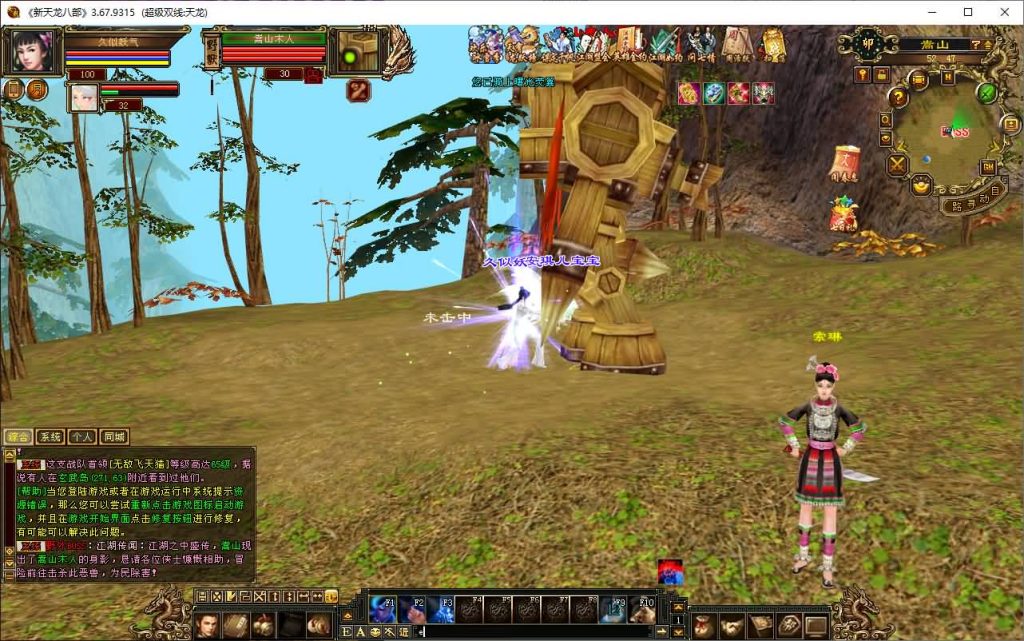This screenshot has width=1024, height=641.
Task: Select the pet portrait below player frame
Action: point(82,97)
